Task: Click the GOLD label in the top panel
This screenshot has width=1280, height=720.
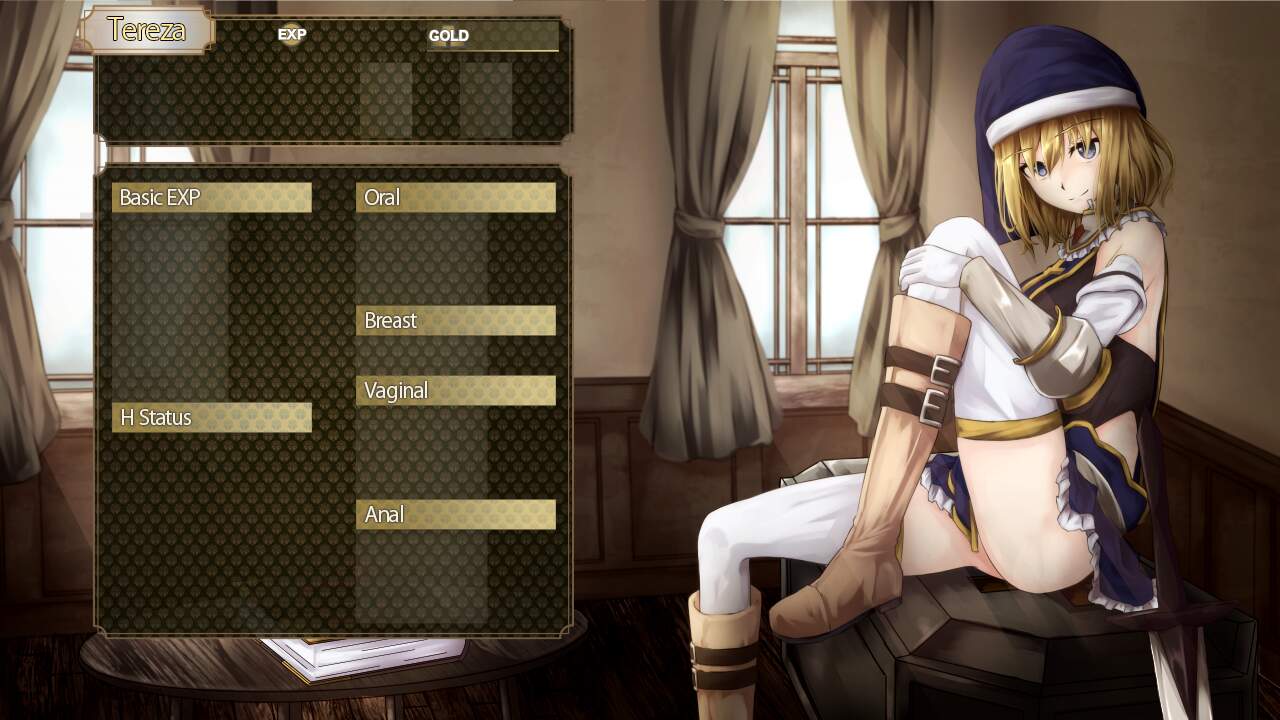Action: point(448,36)
